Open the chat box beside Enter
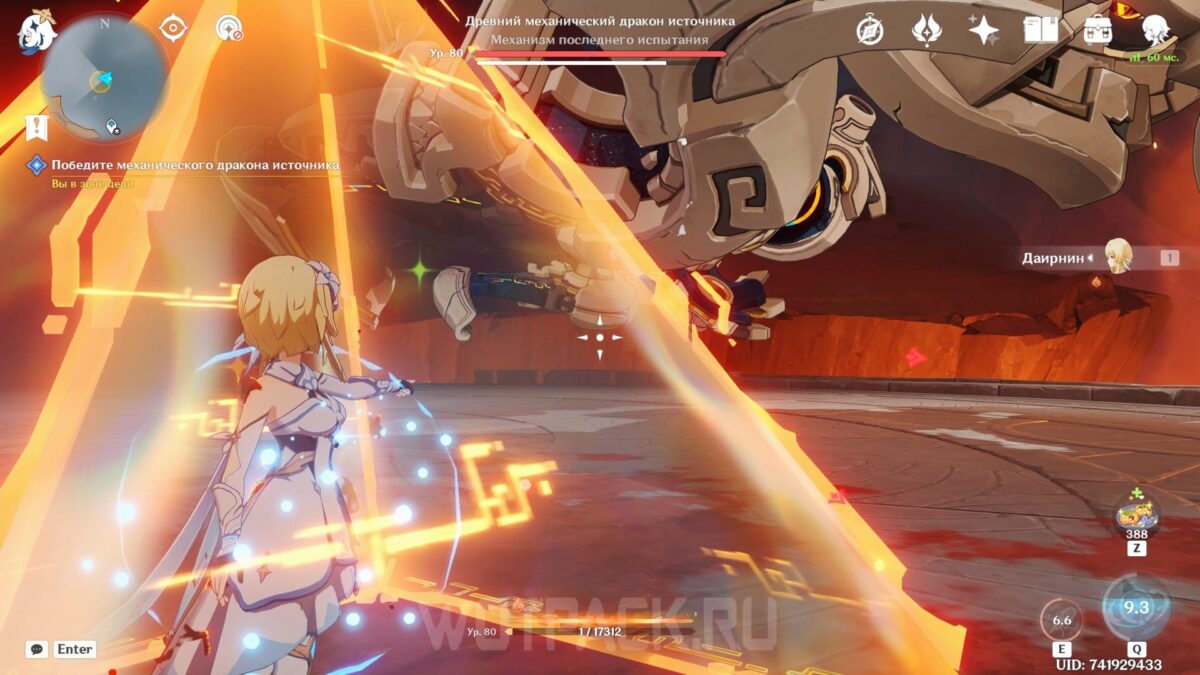Image resolution: width=1200 pixels, height=675 pixels. click(37, 649)
